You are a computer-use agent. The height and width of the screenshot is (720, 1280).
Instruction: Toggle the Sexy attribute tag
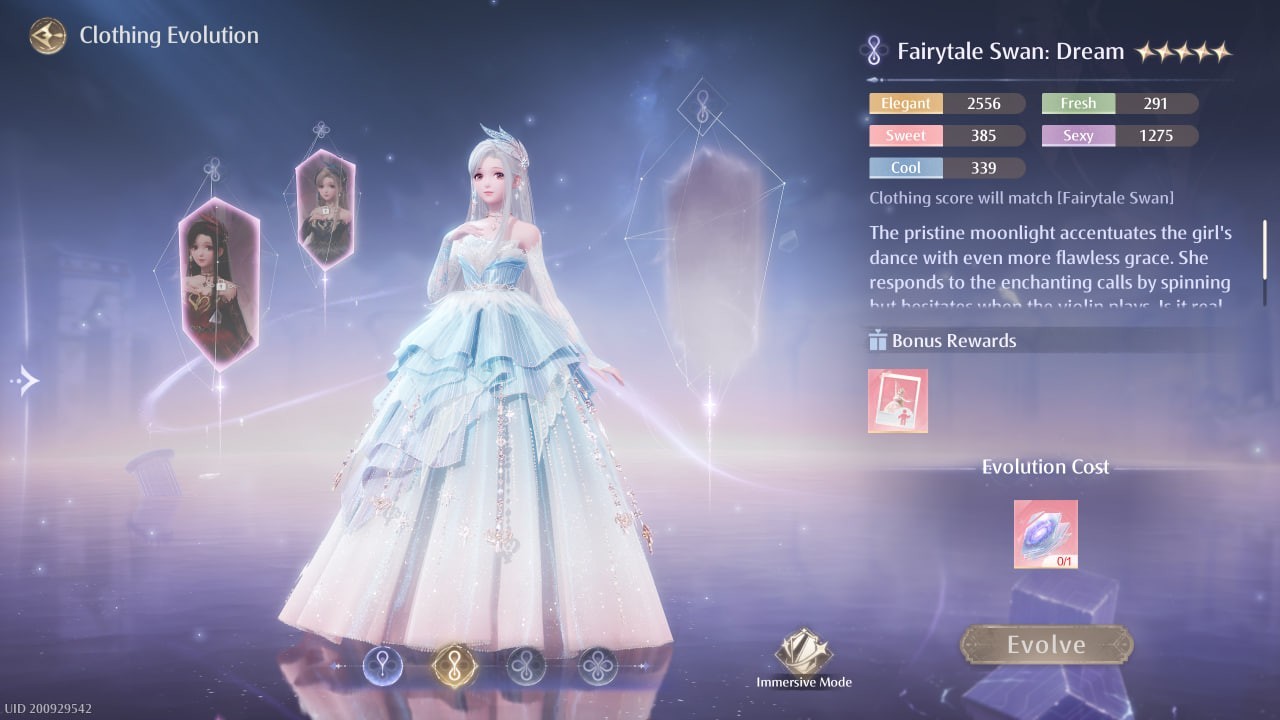(1077, 135)
